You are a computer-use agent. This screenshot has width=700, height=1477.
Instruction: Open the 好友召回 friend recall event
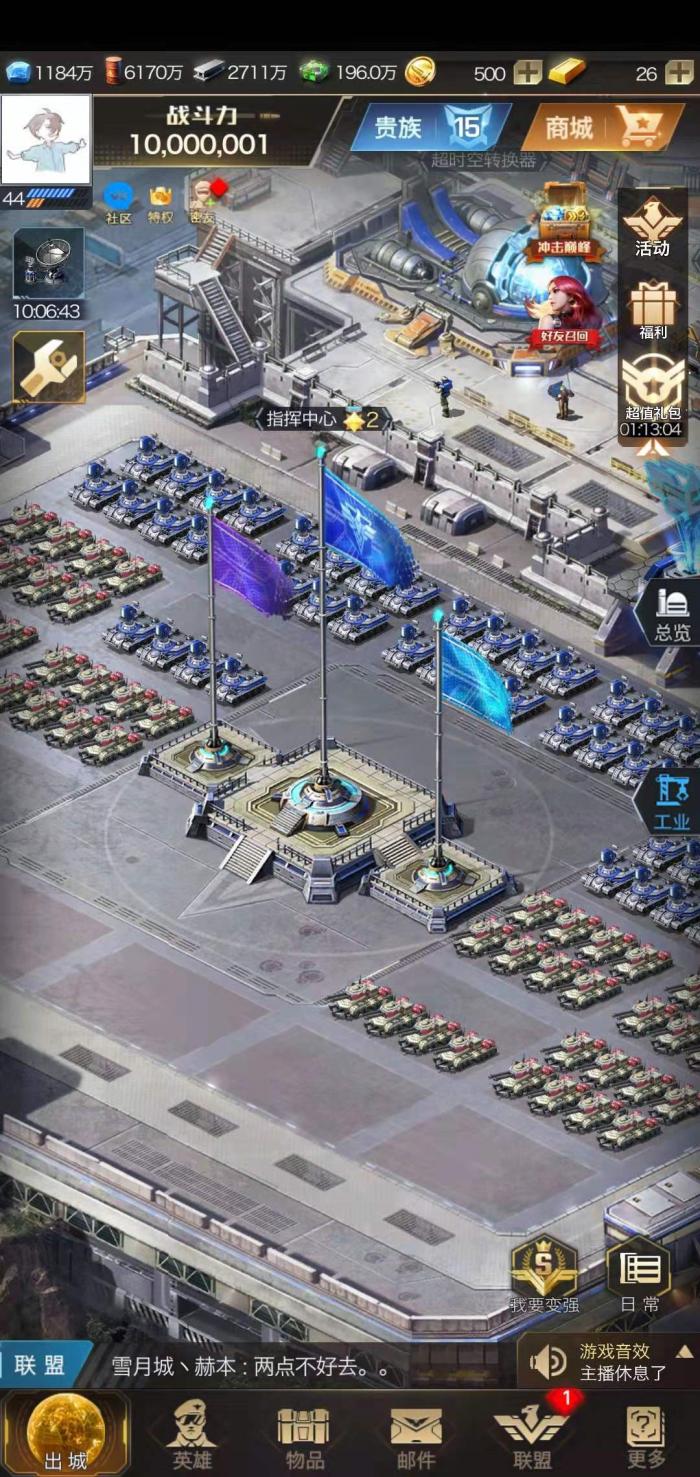pyautogui.click(x=565, y=312)
